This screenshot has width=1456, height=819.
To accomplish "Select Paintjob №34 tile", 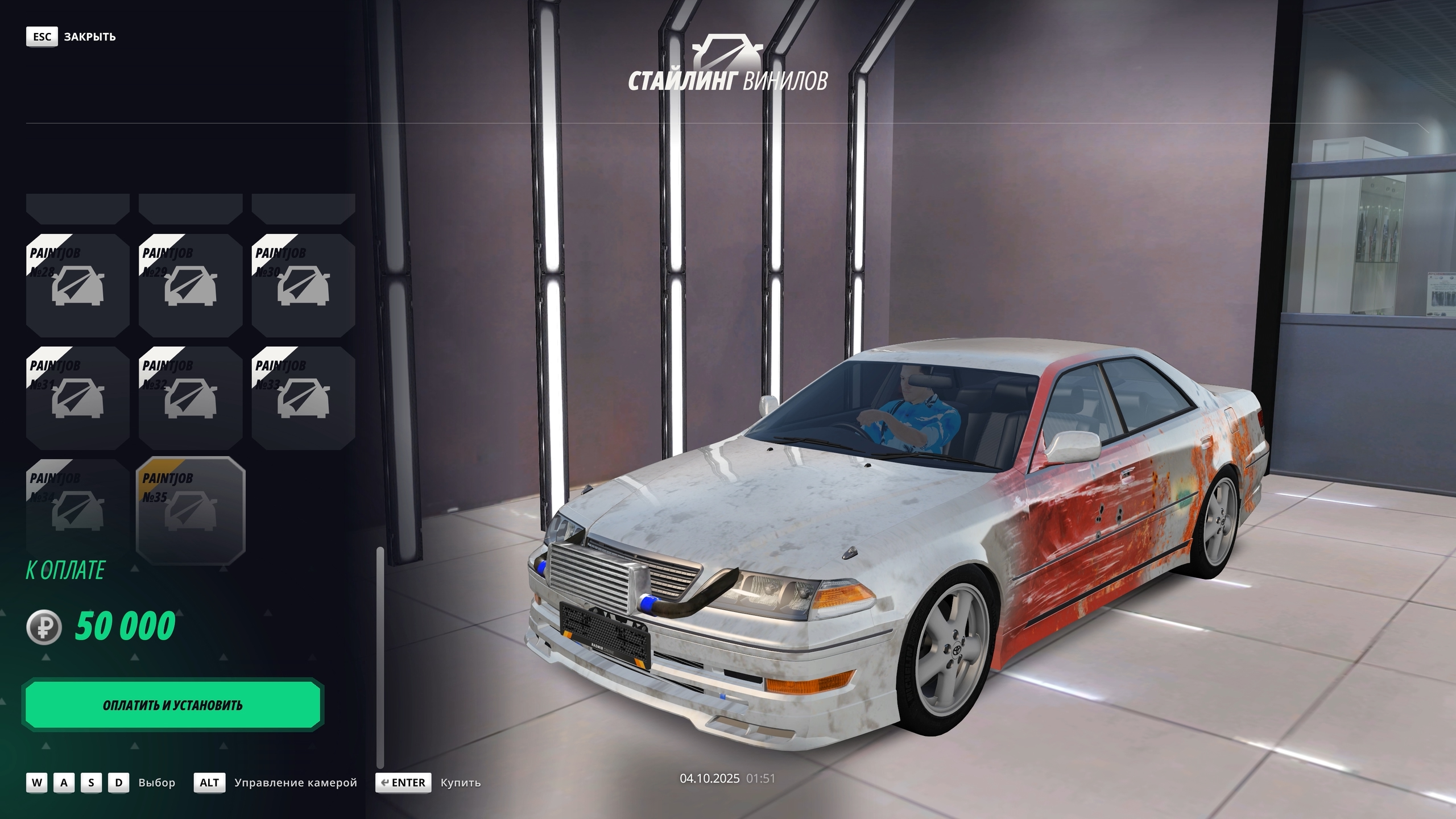I will click(x=78, y=510).
